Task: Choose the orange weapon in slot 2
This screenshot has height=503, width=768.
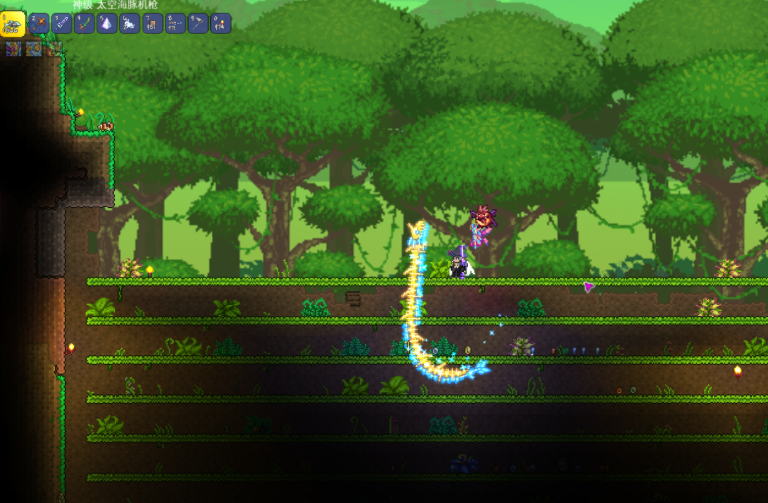Action: [x=39, y=23]
